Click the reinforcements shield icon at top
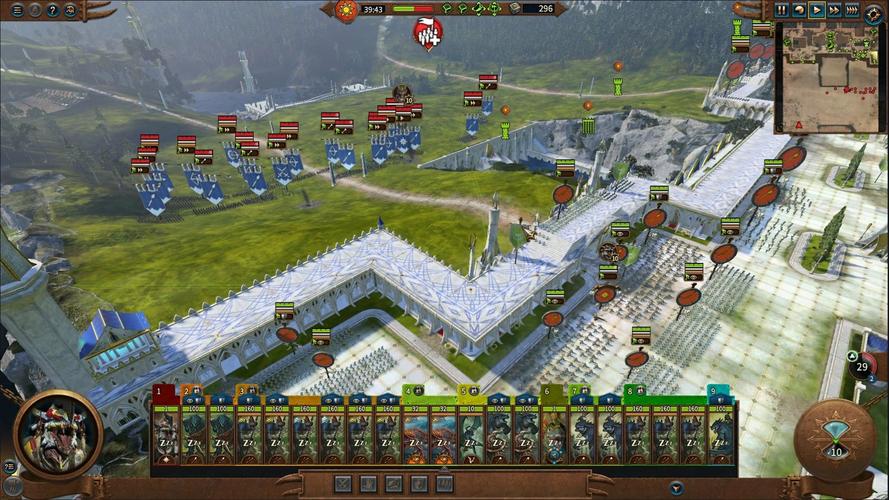 pos(427,35)
